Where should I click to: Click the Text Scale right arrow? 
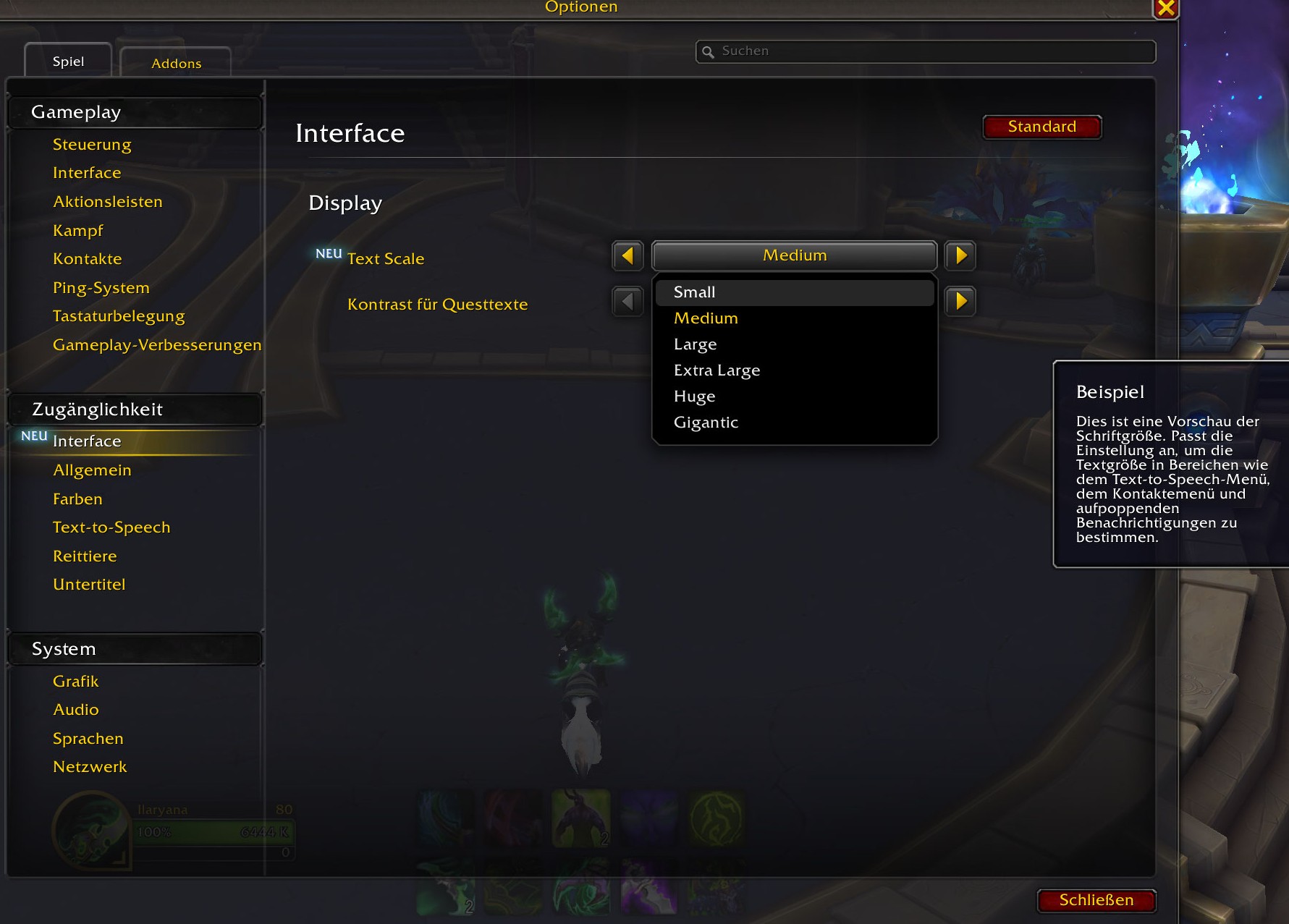point(960,255)
